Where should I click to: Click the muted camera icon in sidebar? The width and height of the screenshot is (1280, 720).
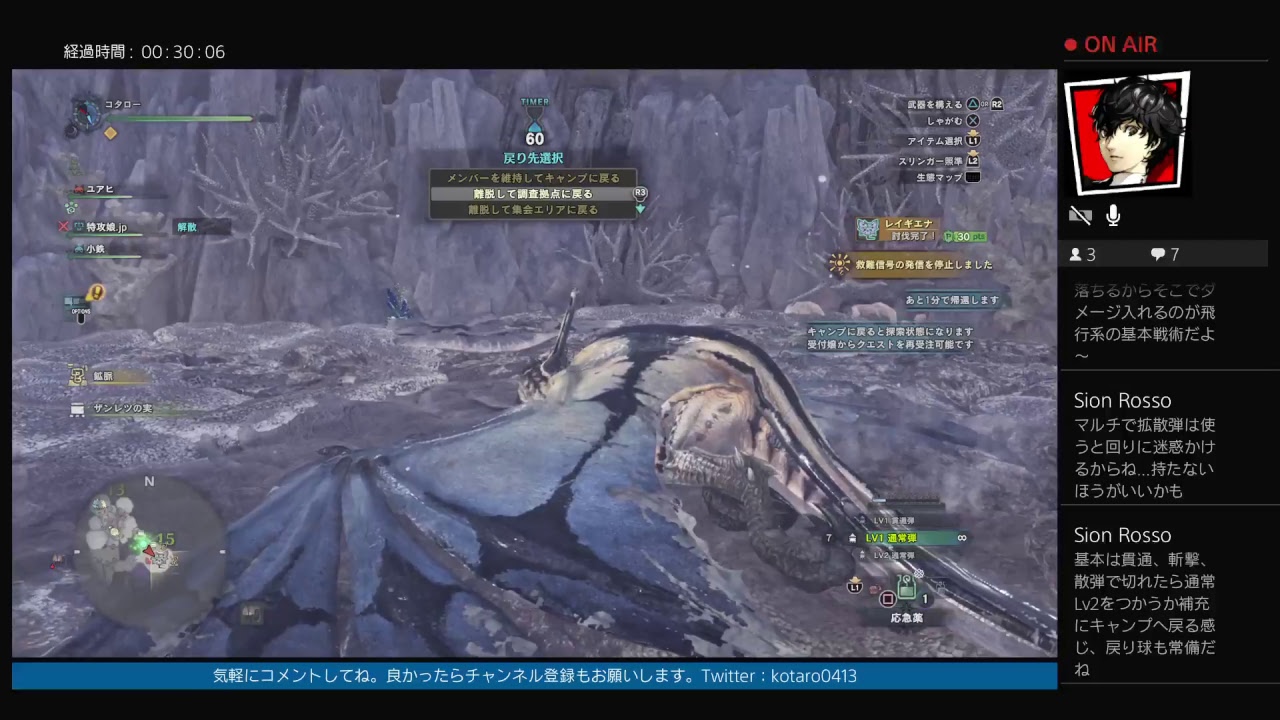(x=1080, y=214)
